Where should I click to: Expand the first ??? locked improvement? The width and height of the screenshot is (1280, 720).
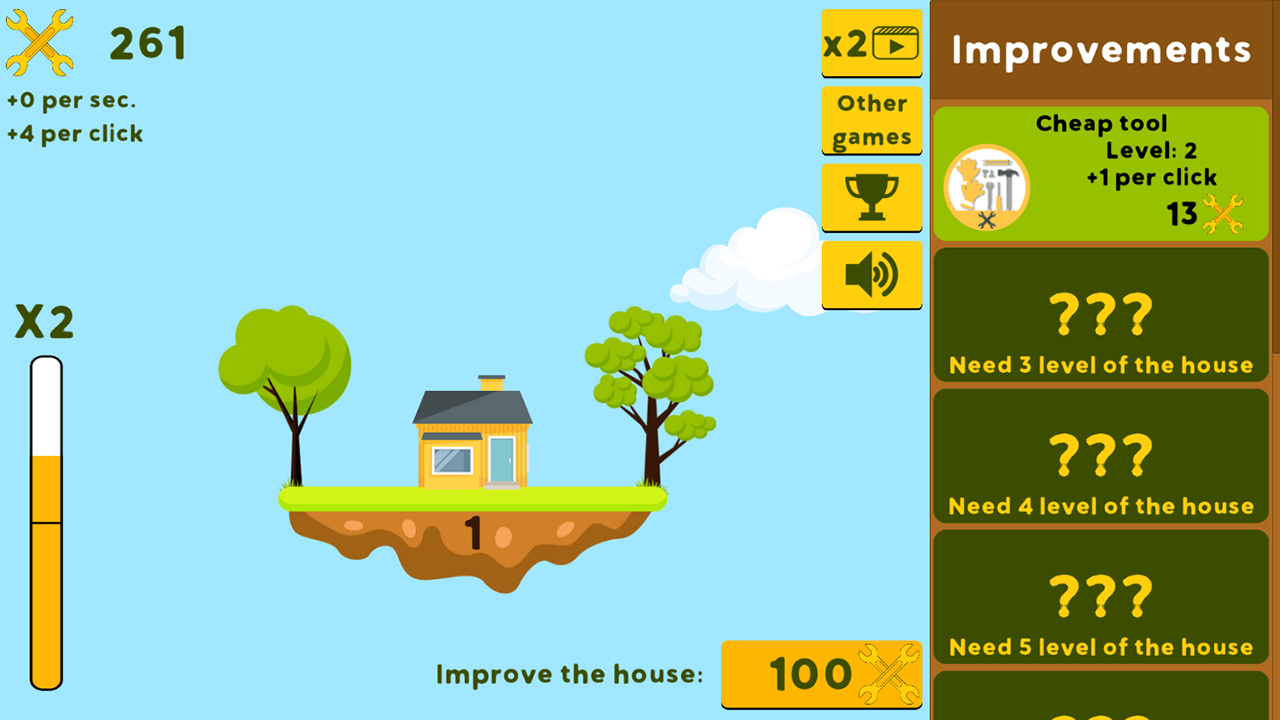pyautogui.click(x=1100, y=315)
